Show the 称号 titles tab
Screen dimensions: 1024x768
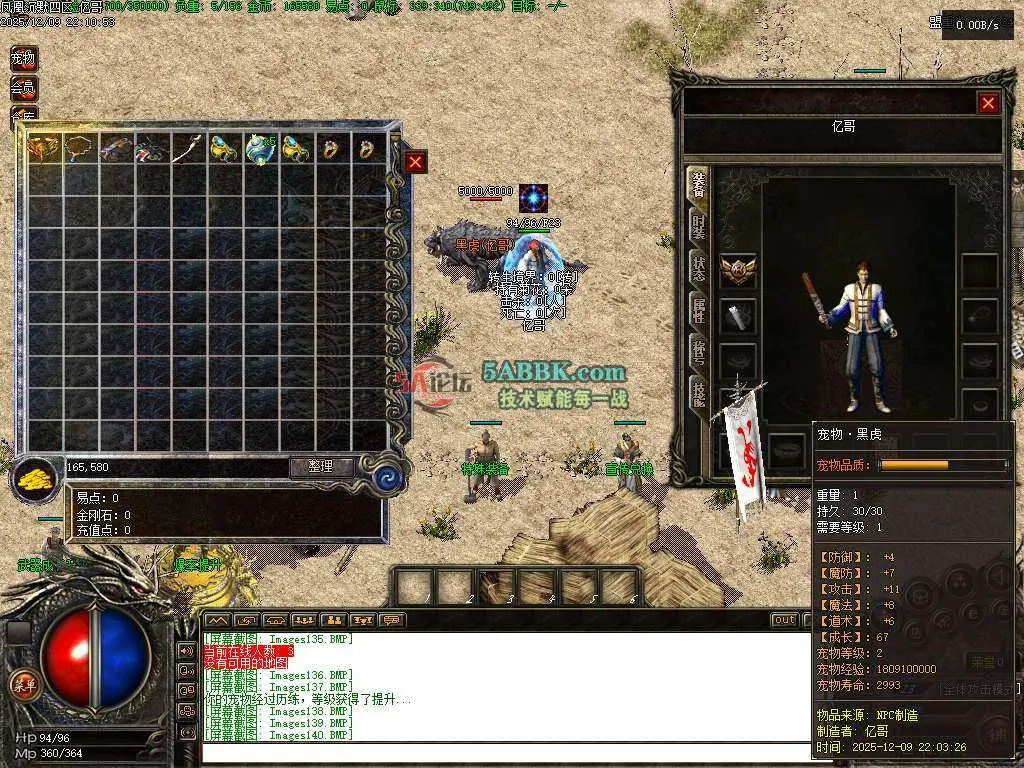click(x=699, y=351)
